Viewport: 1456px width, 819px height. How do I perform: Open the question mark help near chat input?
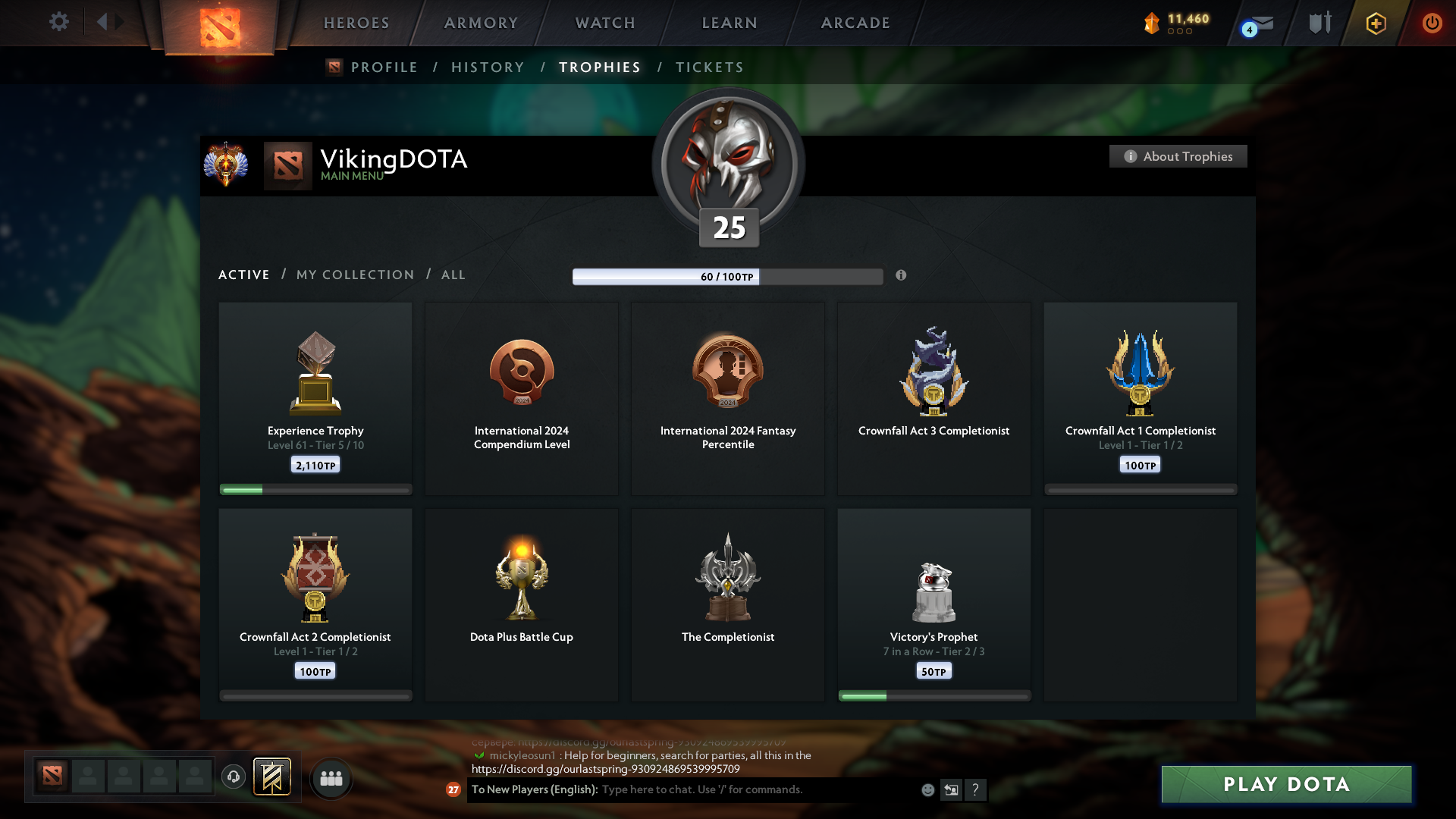[976, 789]
